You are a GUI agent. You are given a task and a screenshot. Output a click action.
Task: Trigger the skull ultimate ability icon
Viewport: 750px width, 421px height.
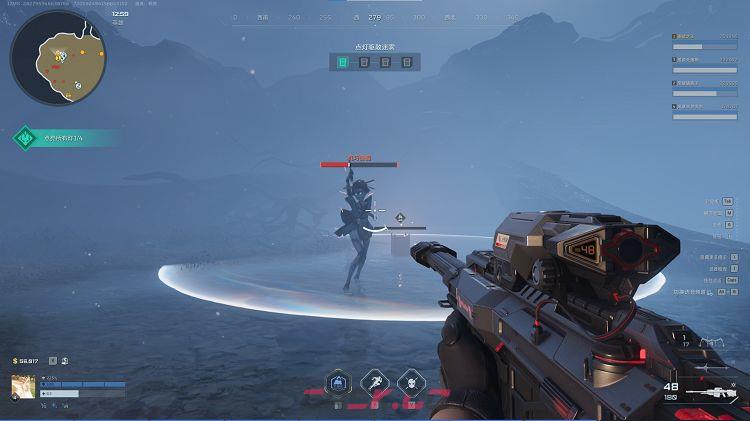411,382
